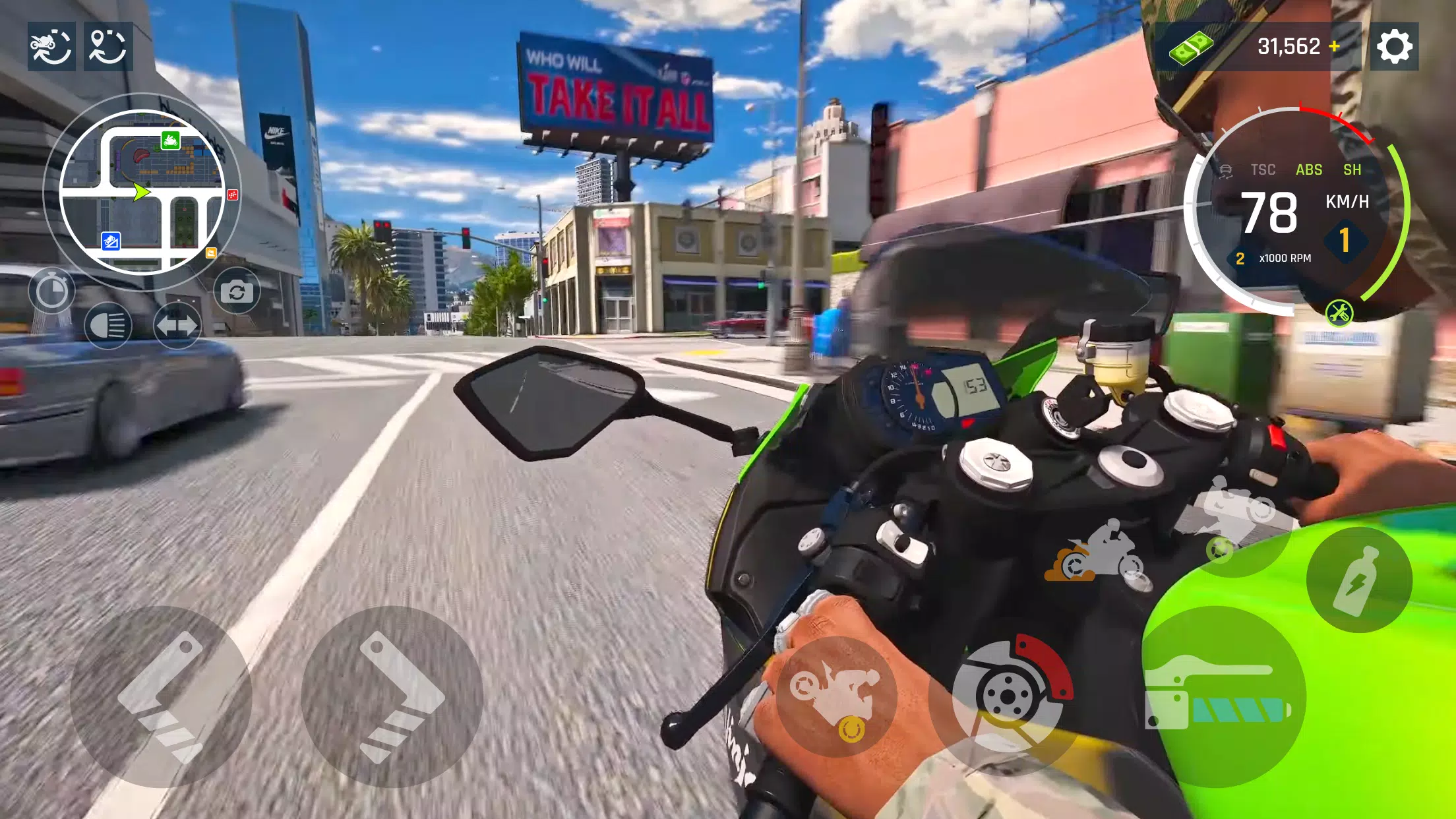Tap the green motorcycle marker on the minimap
1456x819 pixels.
click(171, 140)
